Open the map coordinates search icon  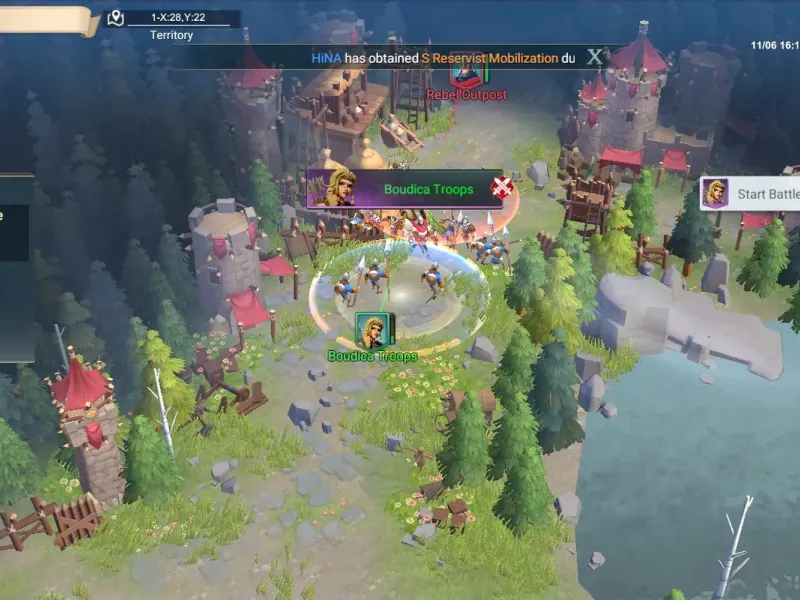116,18
